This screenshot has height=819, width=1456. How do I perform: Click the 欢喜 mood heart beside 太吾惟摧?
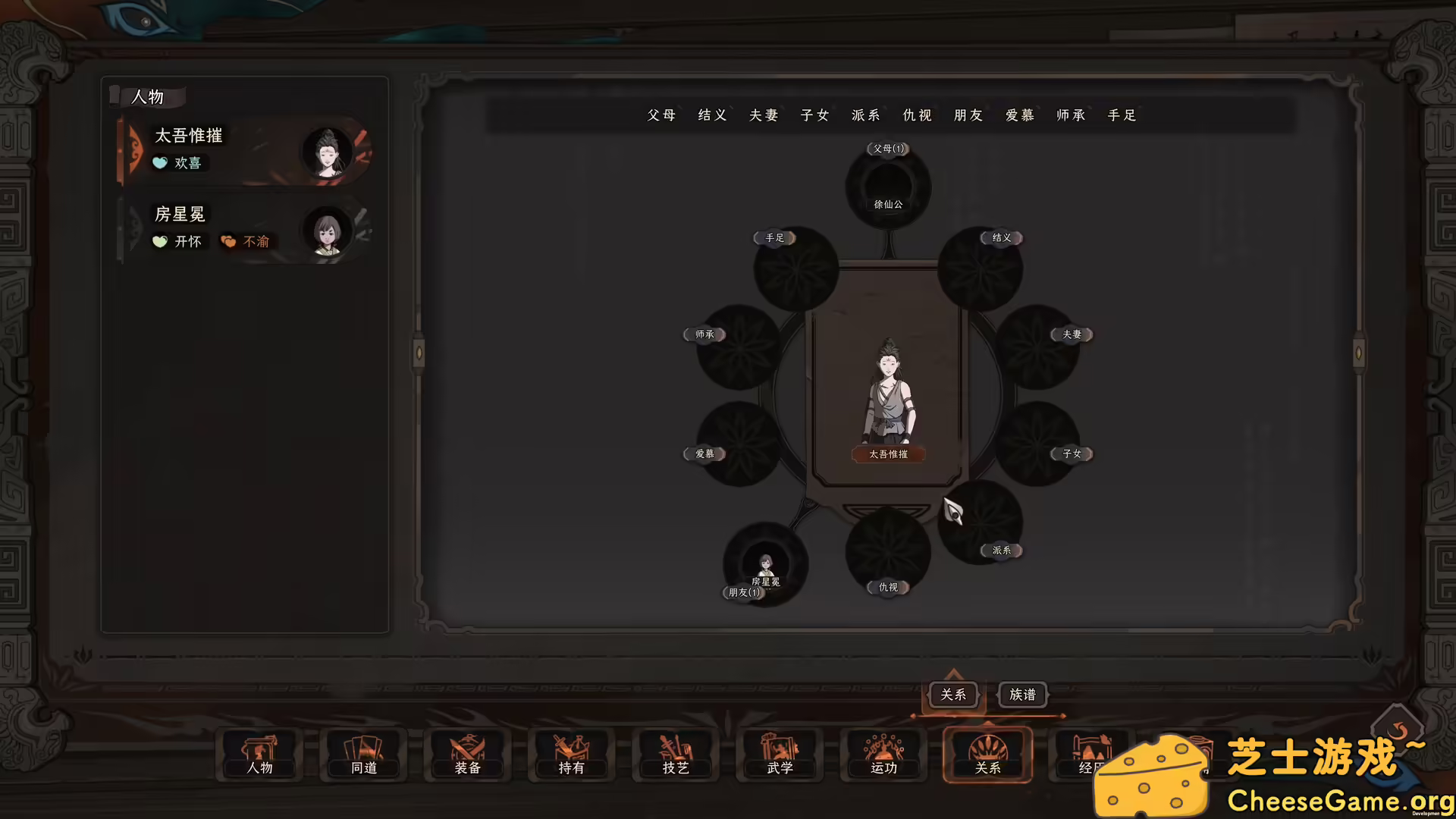coord(160,162)
